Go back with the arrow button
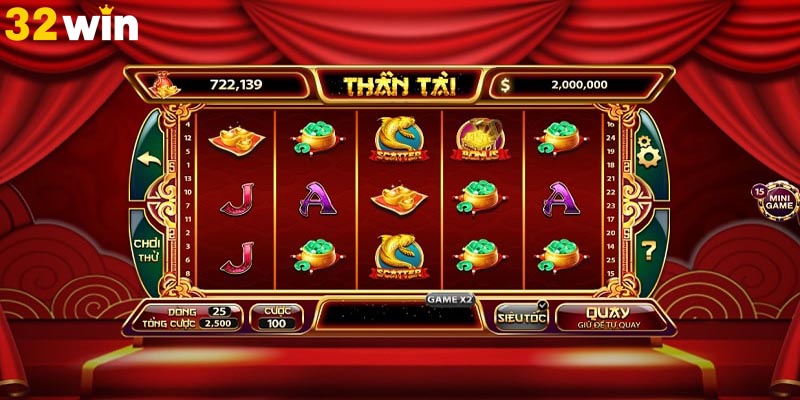800x400 pixels. point(150,157)
